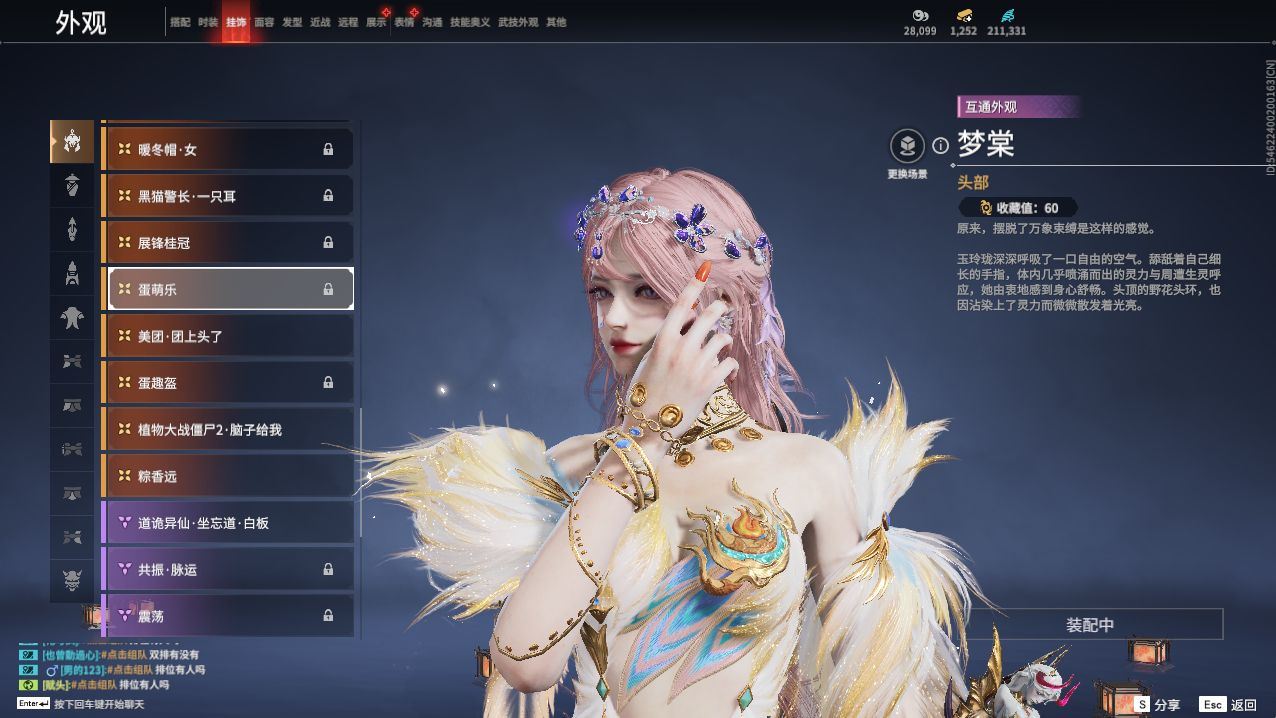Viewport: 1276px width, 718px height.
Task: Click the 更换场景 scene change icon
Action: (x=907, y=147)
